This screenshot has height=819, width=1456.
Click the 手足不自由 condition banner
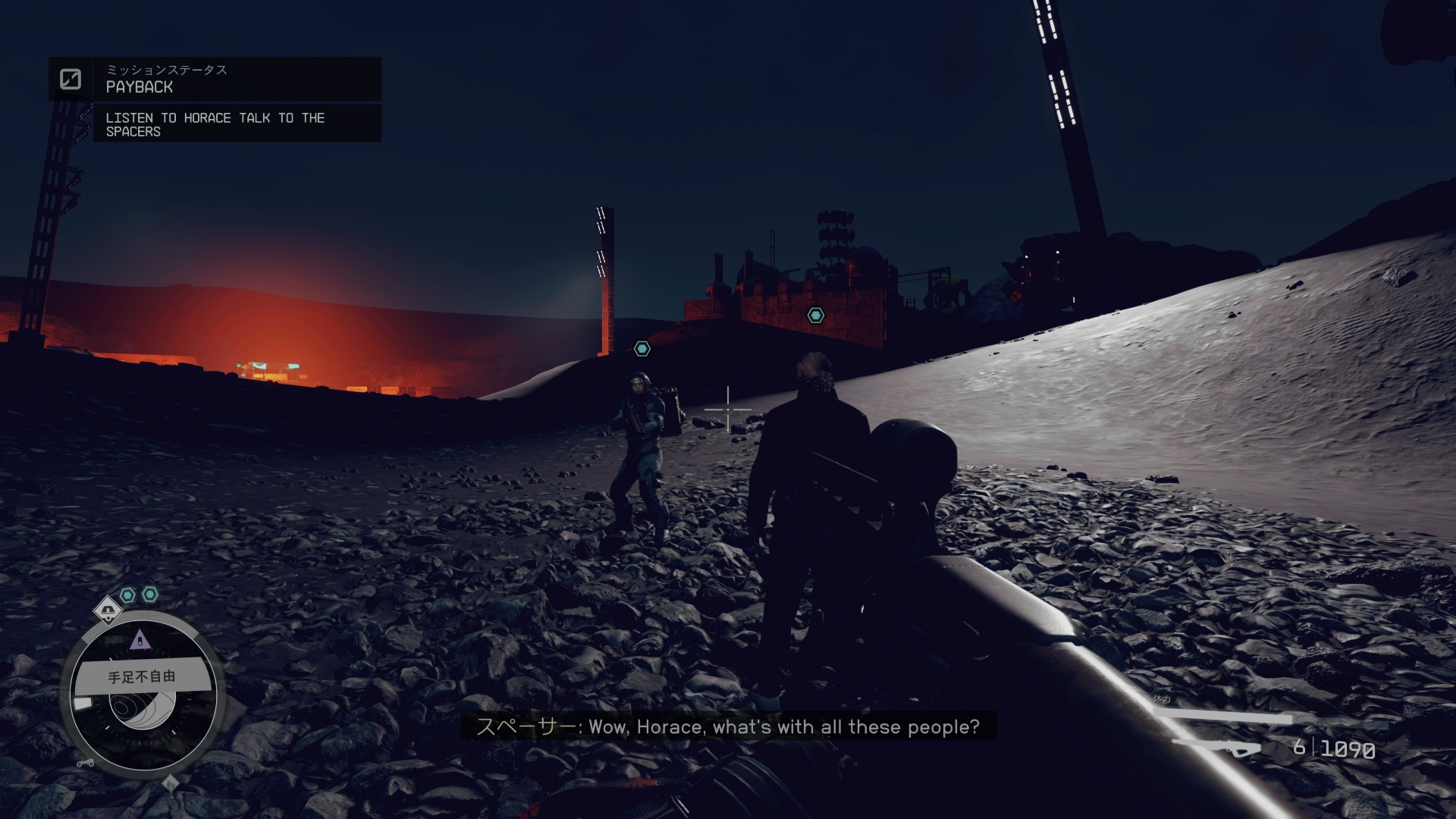(142, 676)
